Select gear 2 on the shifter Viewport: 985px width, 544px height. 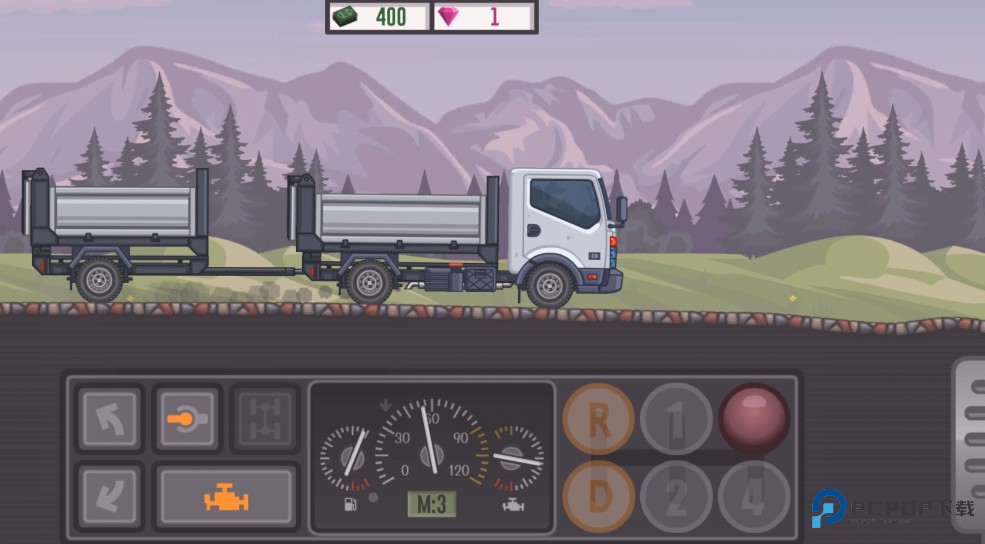[x=676, y=496]
